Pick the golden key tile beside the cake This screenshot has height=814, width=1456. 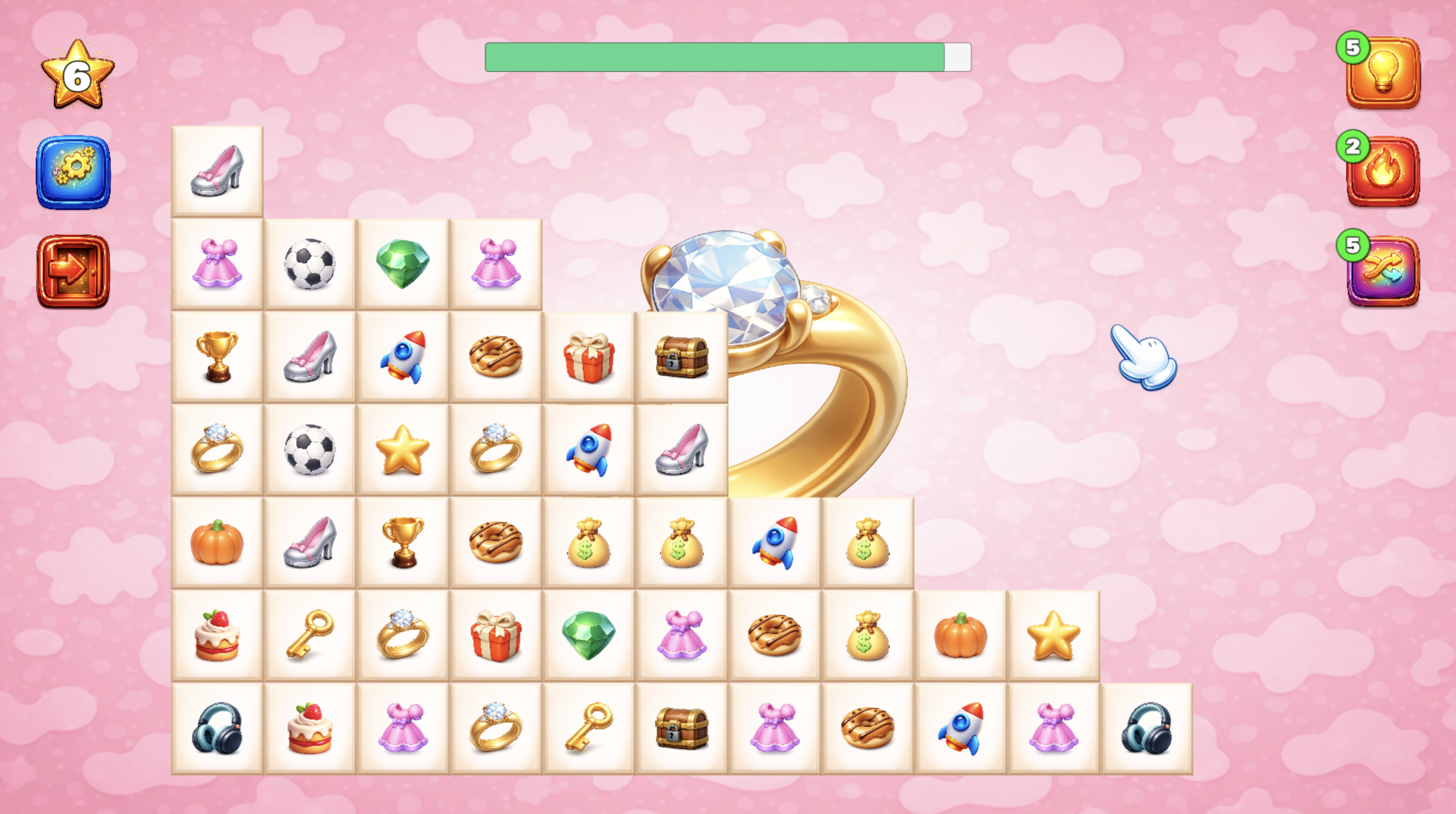[310, 634]
